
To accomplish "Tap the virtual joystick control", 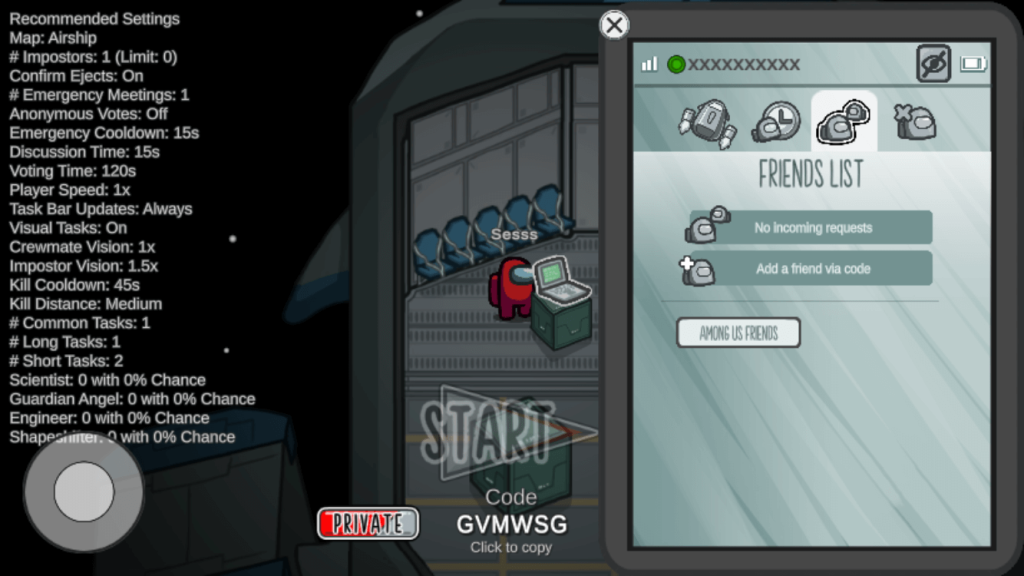I will point(84,491).
